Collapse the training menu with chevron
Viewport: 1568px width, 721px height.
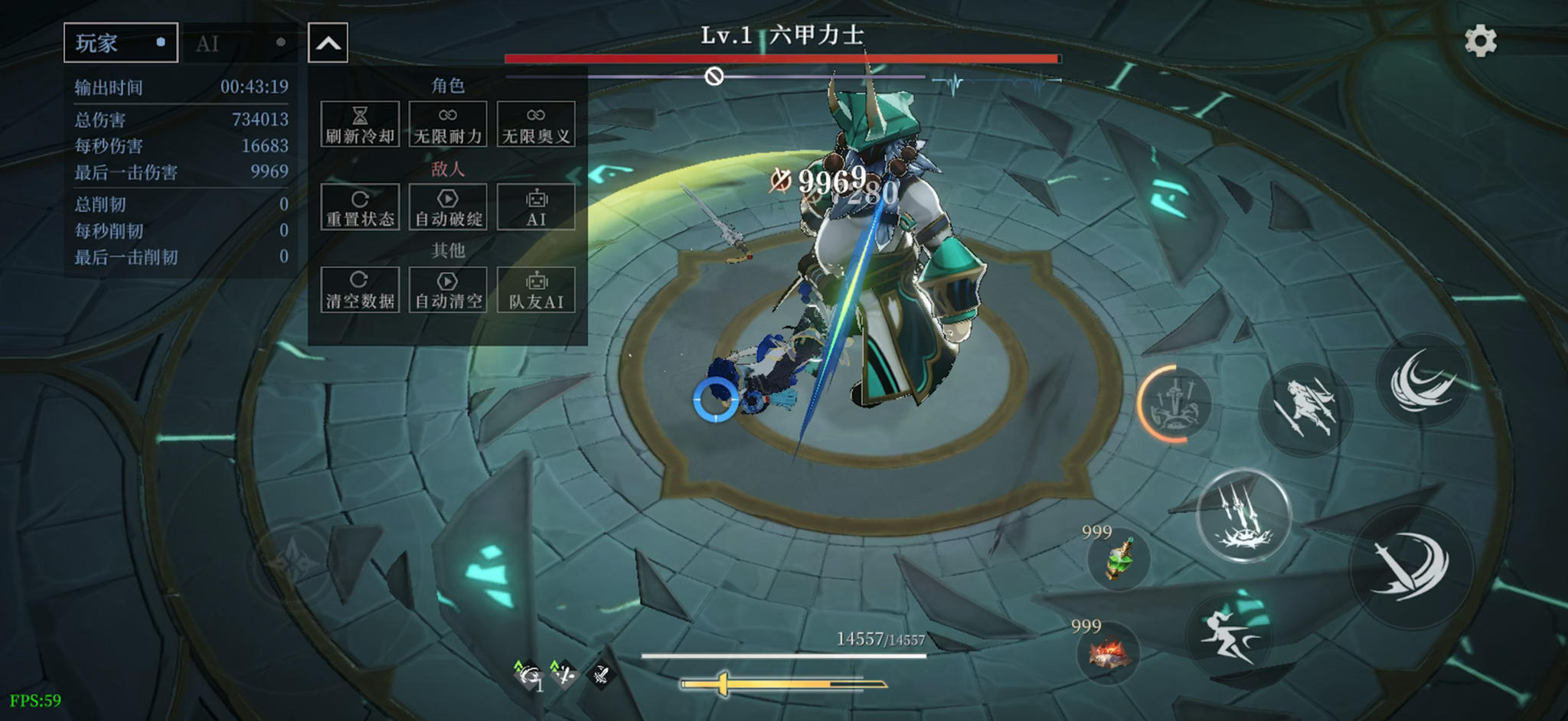328,42
